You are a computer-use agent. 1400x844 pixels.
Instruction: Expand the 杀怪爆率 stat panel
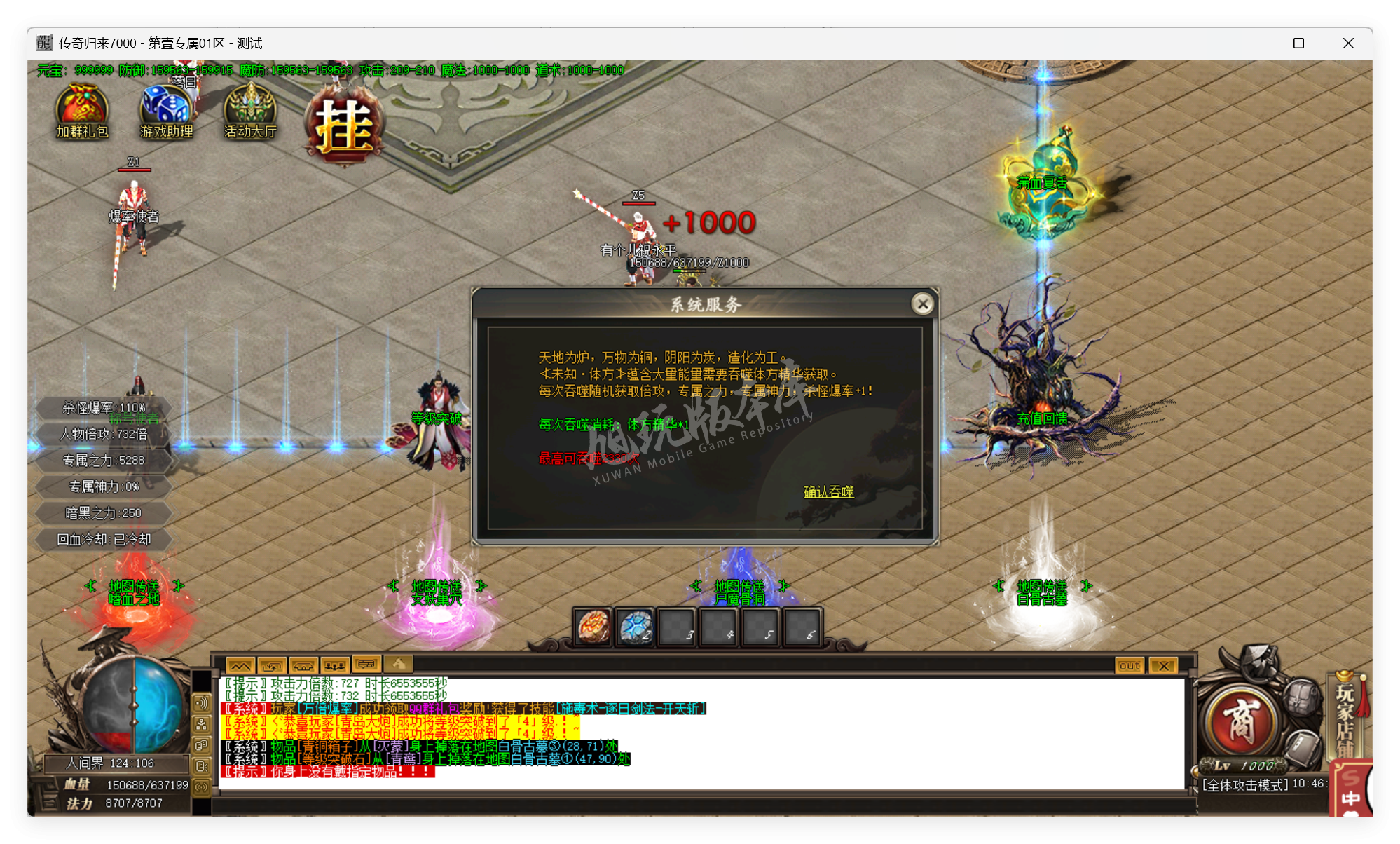pos(103,408)
